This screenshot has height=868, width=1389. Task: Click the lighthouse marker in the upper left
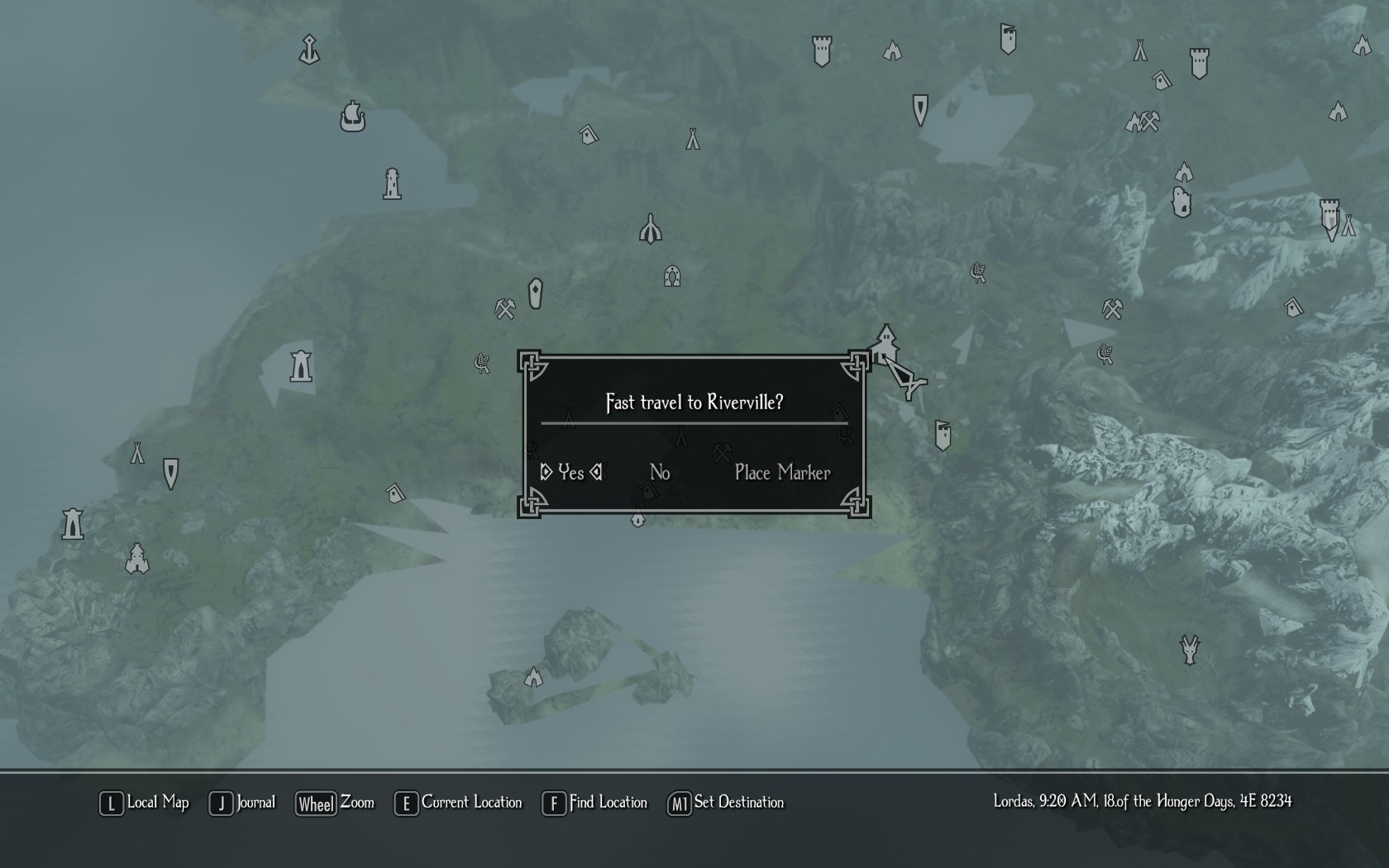(393, 184)
